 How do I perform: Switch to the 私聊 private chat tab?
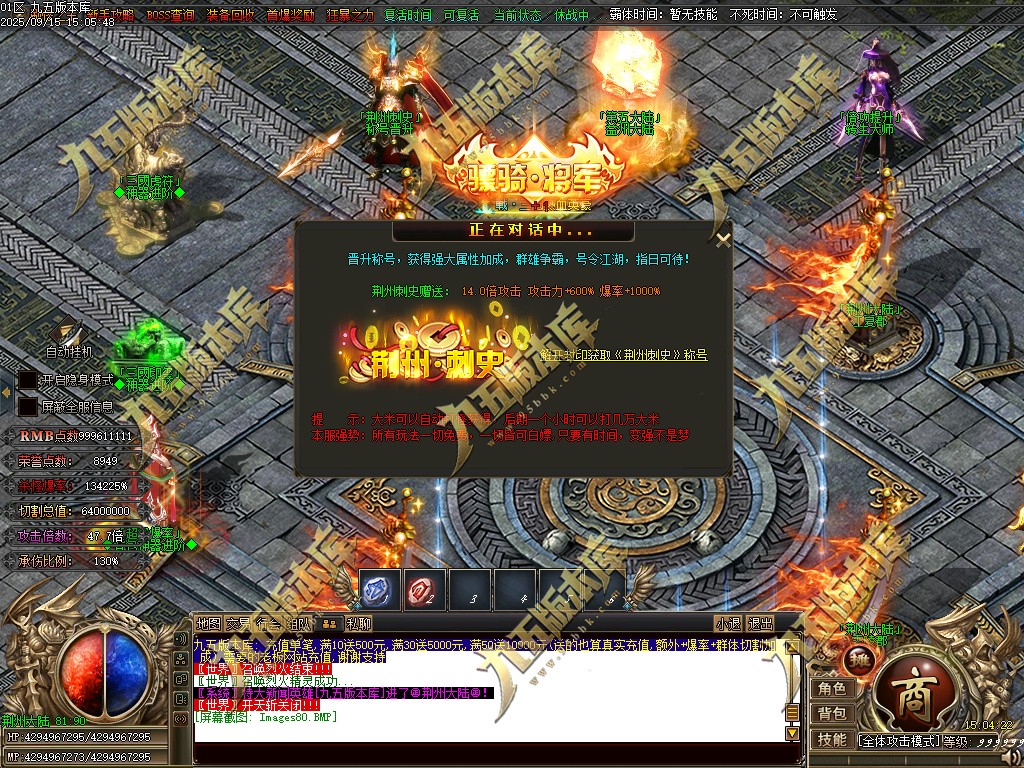coord(359,624)
